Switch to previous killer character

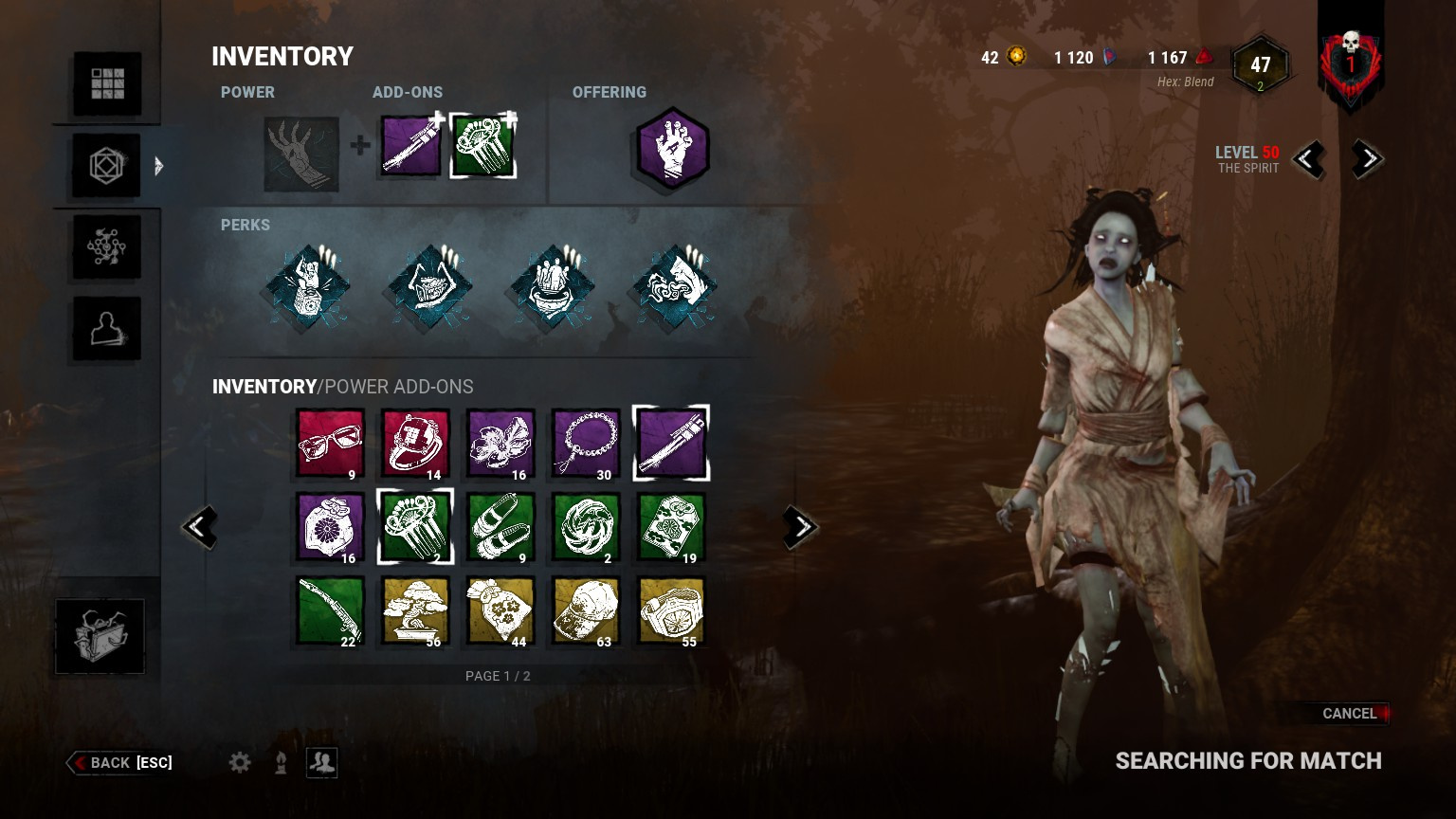(x=1309, y=159)
